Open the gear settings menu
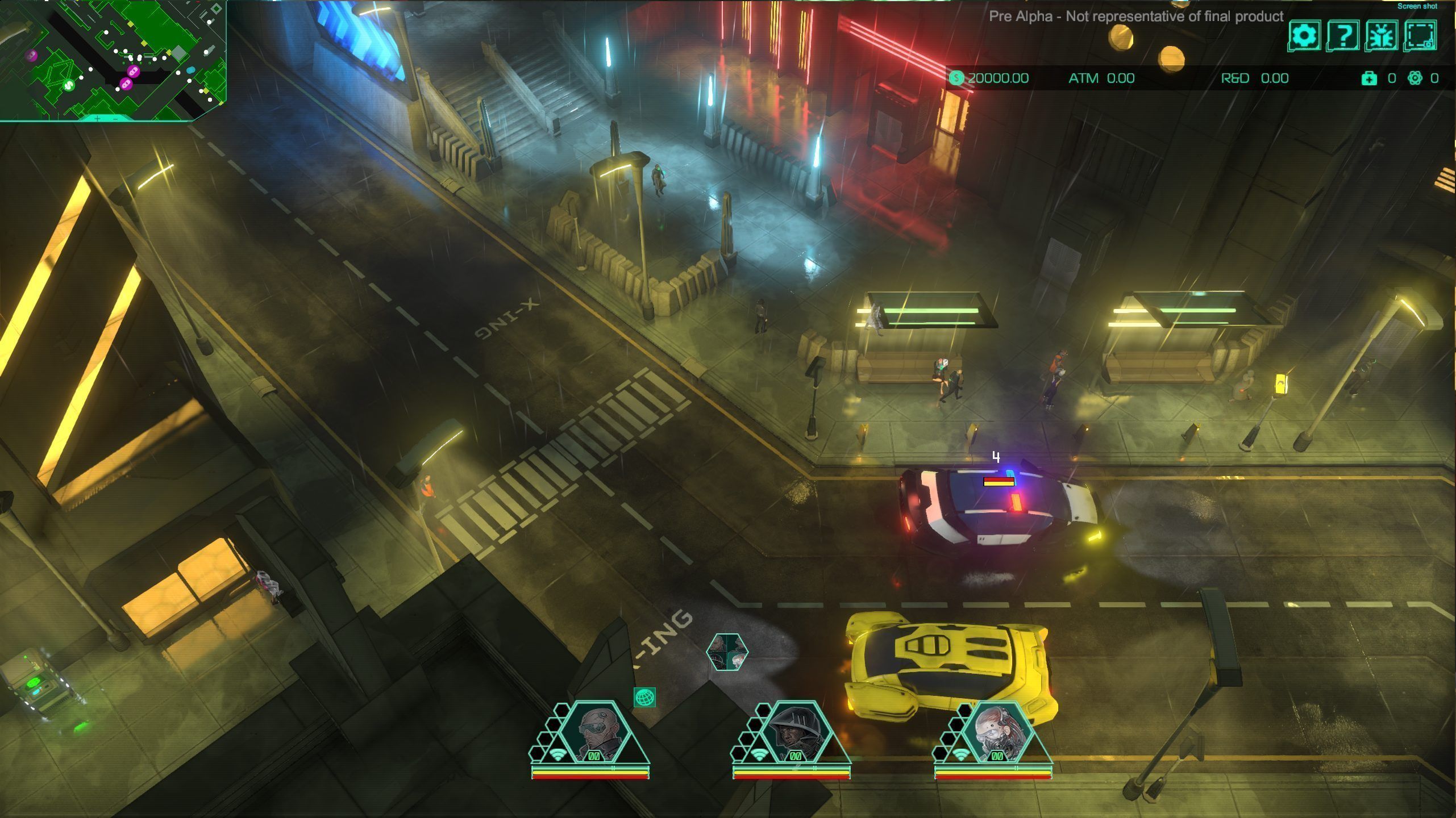Image resolution: width=1456 pixels, height=818 pixels. (x=1304, y=36)
